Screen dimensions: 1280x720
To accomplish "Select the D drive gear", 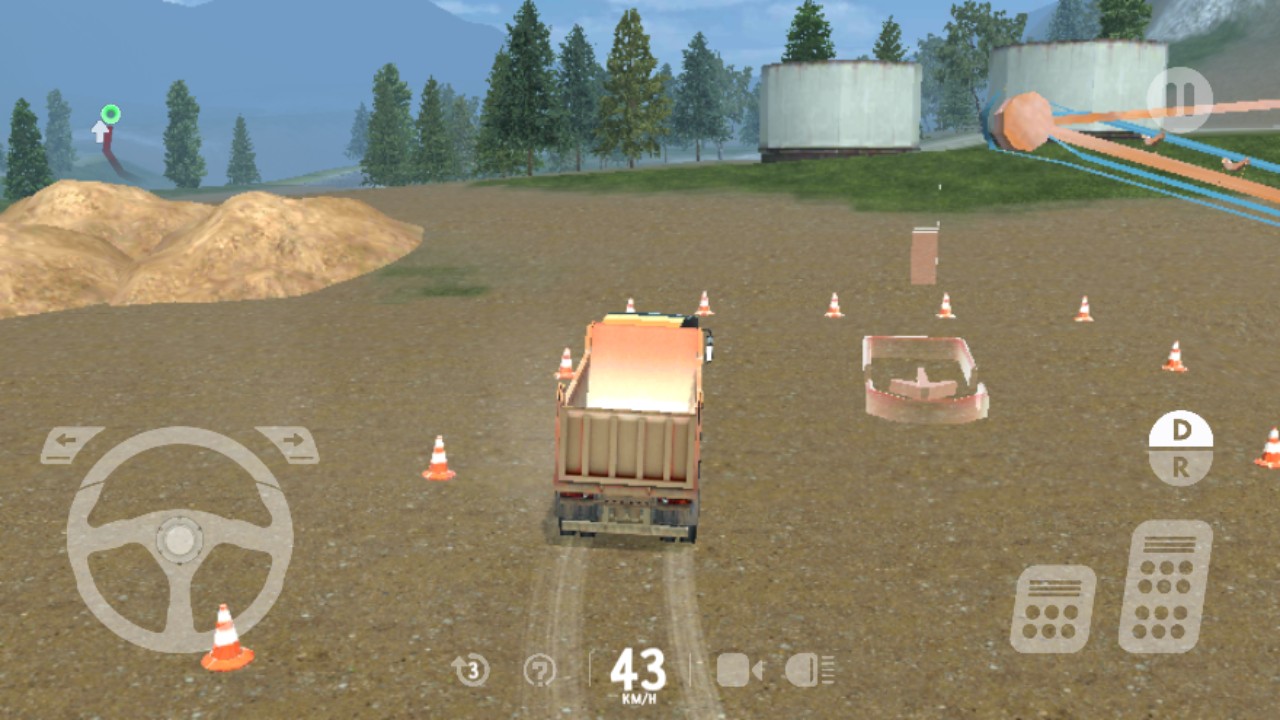I will tap(1182, 428).
